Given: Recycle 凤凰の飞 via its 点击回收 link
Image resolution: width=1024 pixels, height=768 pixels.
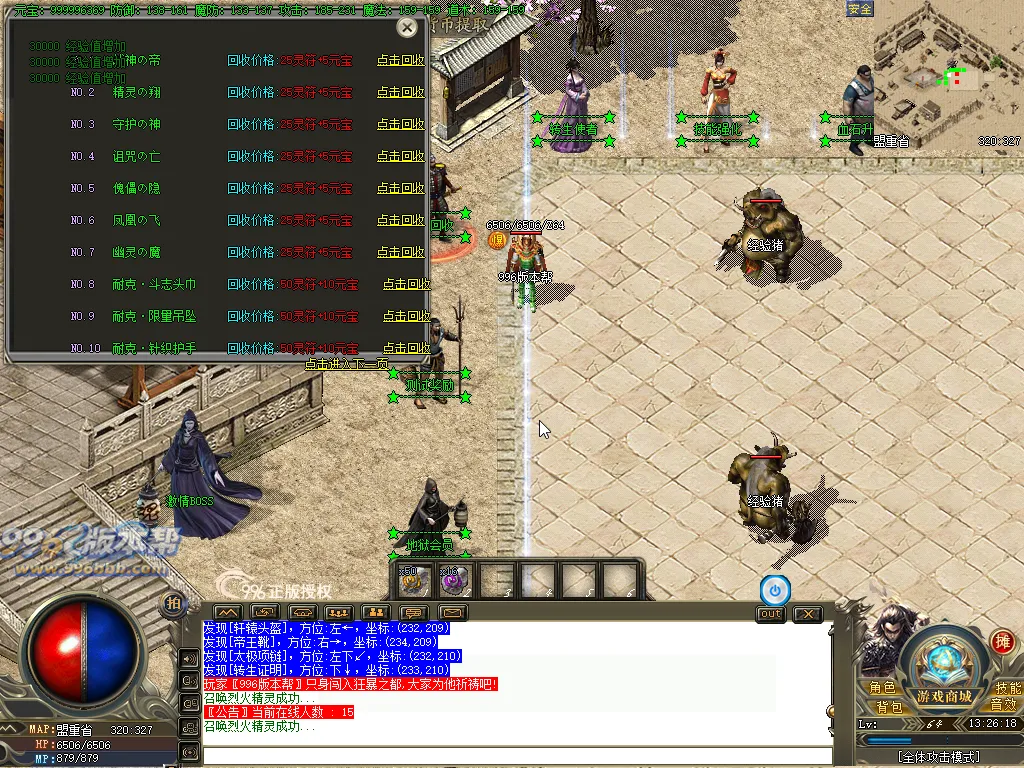Looking at the screenshot, I should tap(400, 220).
